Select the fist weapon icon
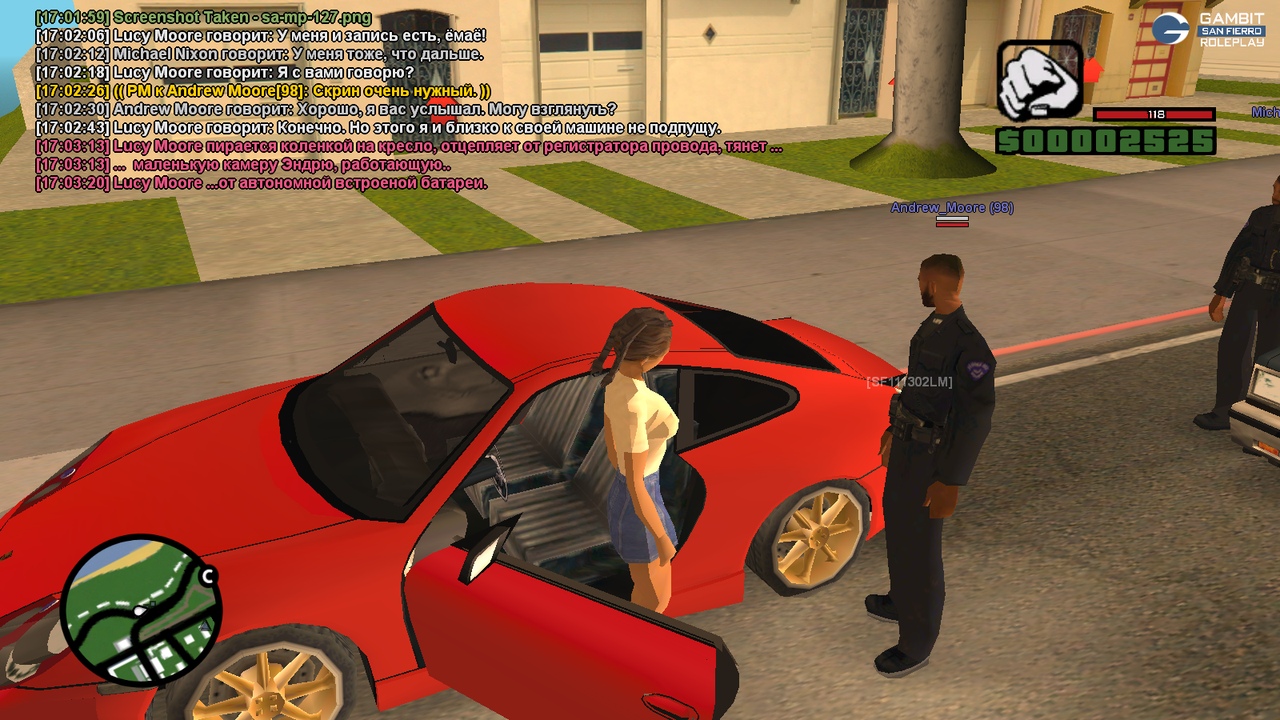Viewport: 1280px width, 720px height. point(1039,81)
